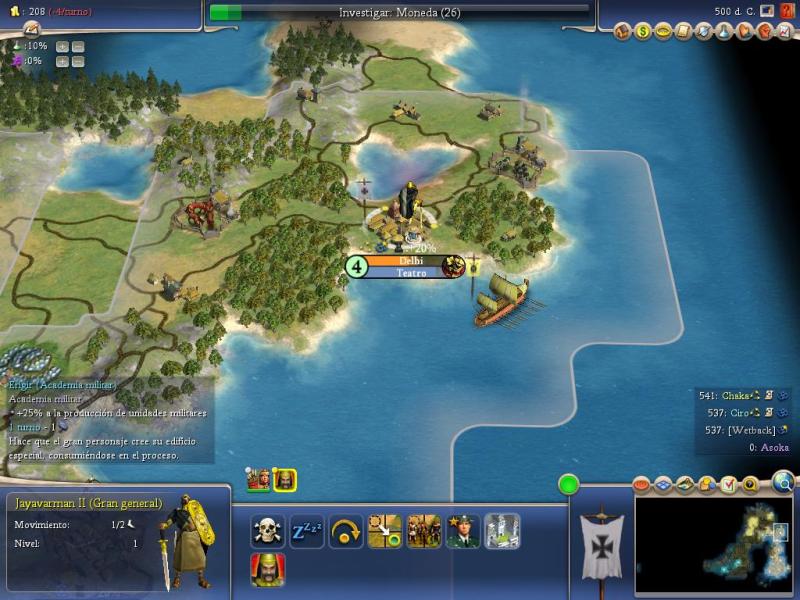
Task: Open the domestic advisor house icon
Action: [x=623, y=32]
